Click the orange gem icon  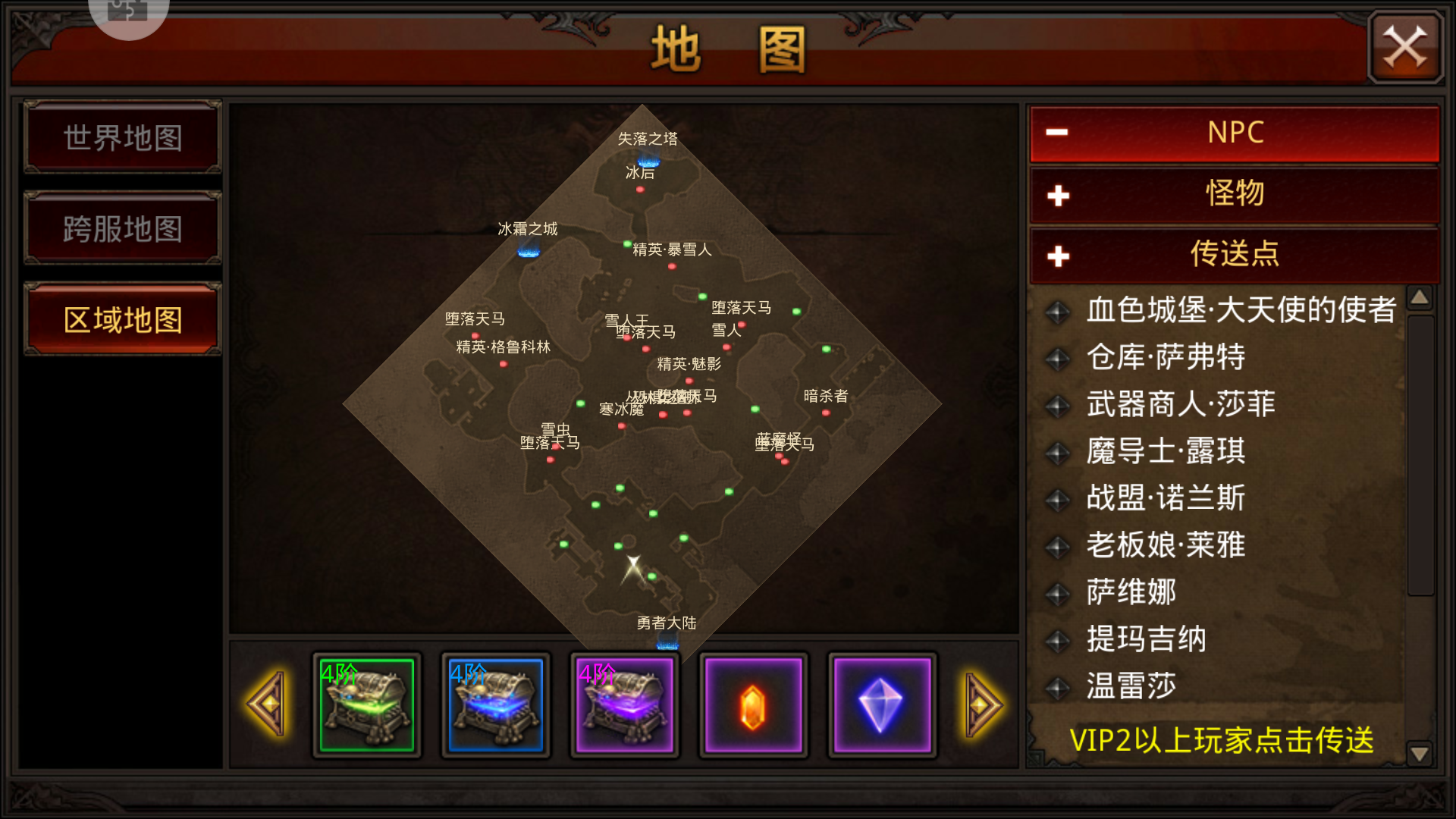752,705
